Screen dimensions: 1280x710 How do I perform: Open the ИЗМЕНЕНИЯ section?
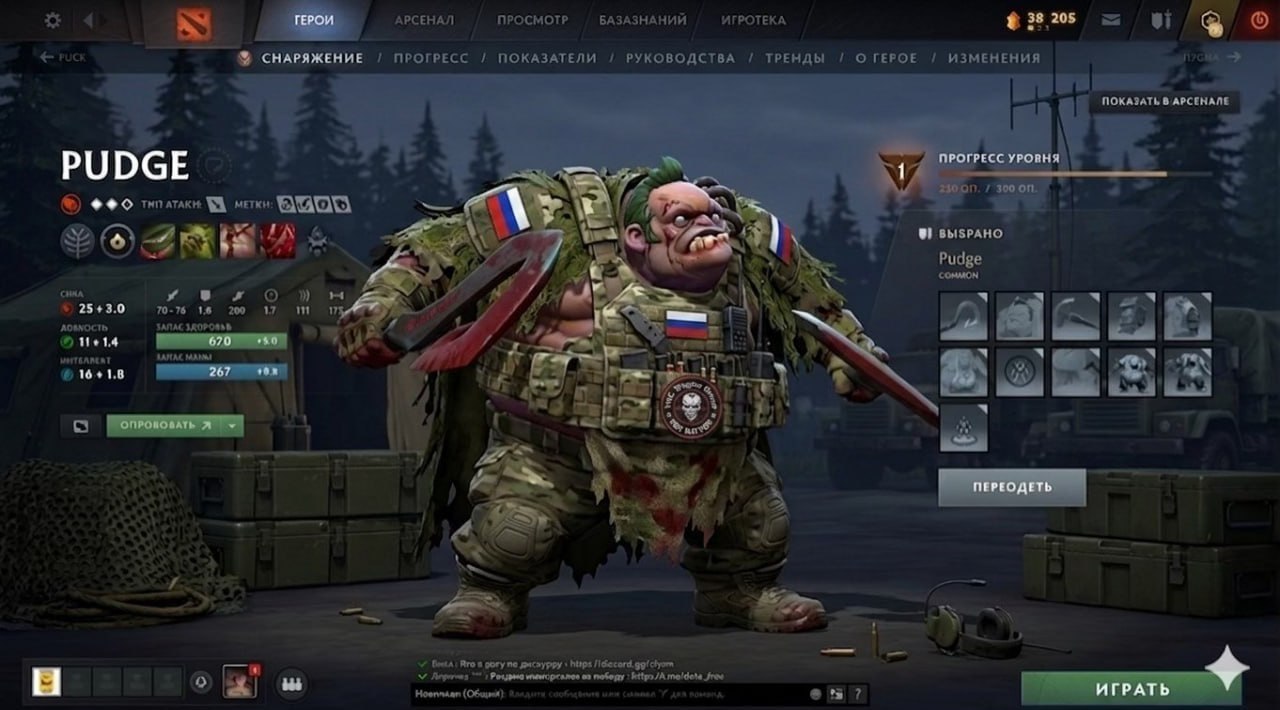pos(994,58)
